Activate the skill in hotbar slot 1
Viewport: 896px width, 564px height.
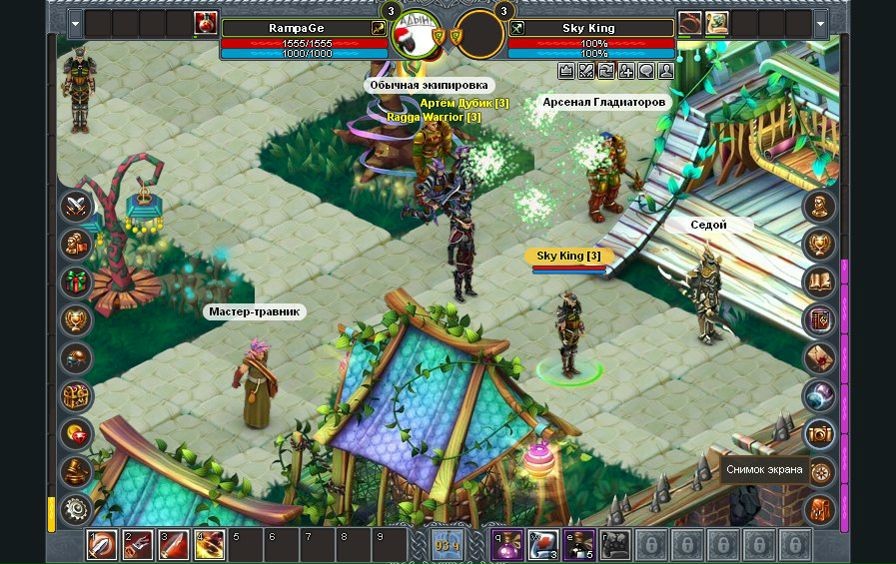102,545
